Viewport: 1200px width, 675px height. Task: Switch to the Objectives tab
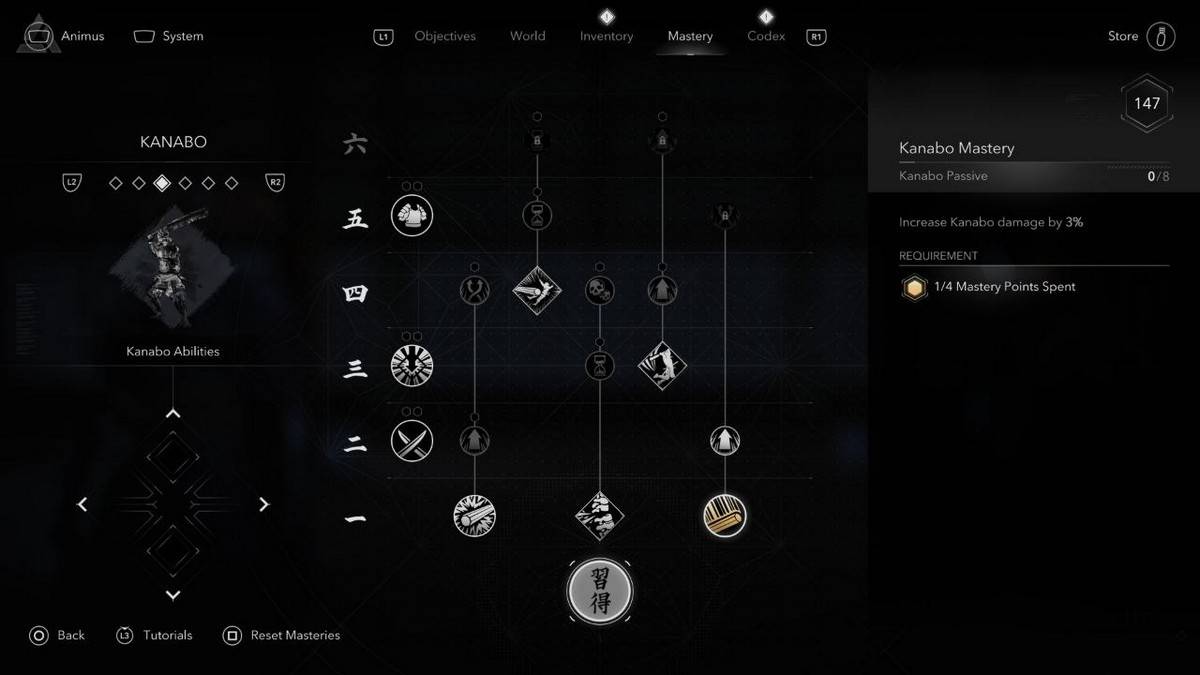(445, 36)
